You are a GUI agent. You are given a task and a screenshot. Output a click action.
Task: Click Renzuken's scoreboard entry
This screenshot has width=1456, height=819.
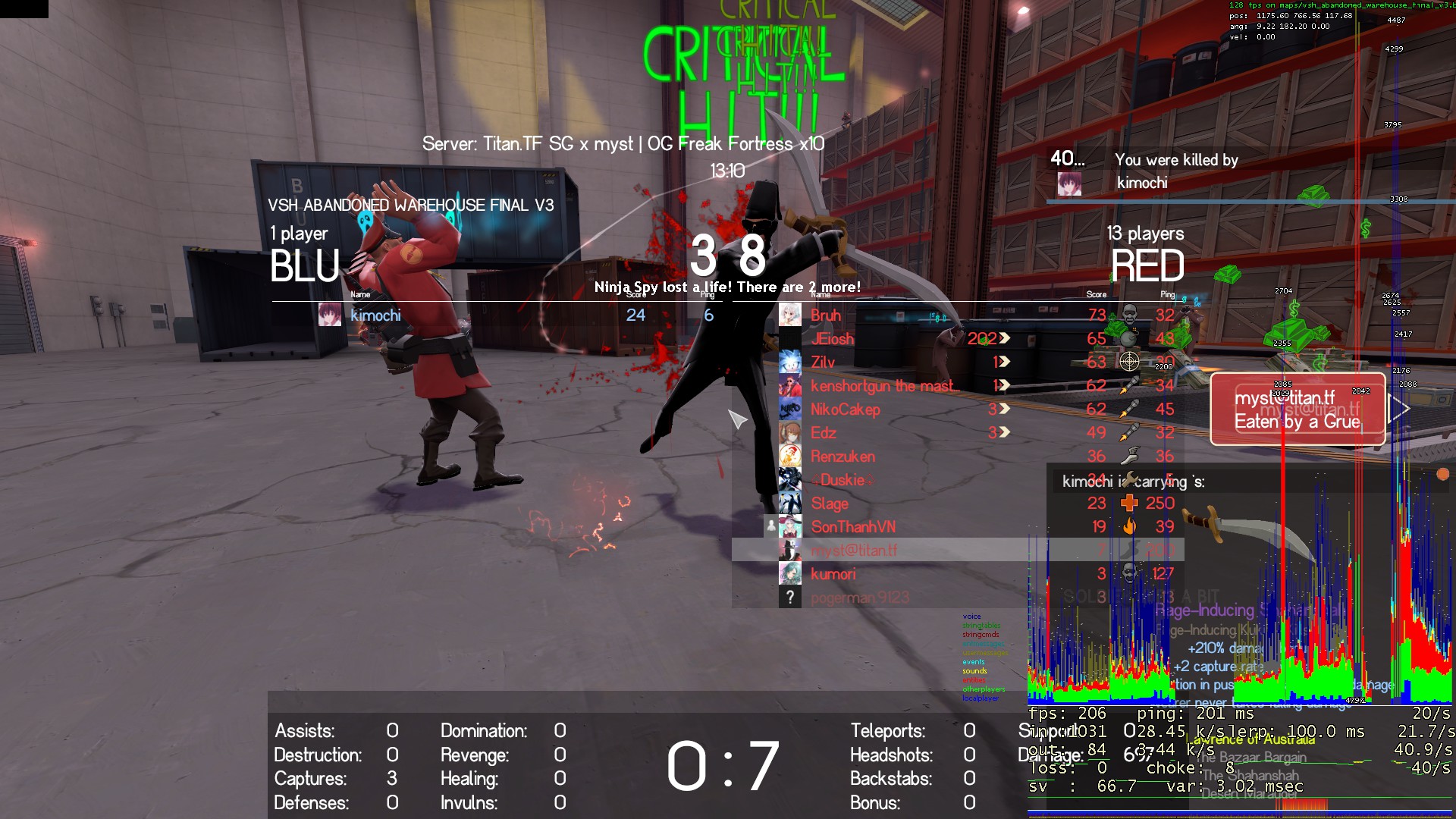tap(843, 457)
